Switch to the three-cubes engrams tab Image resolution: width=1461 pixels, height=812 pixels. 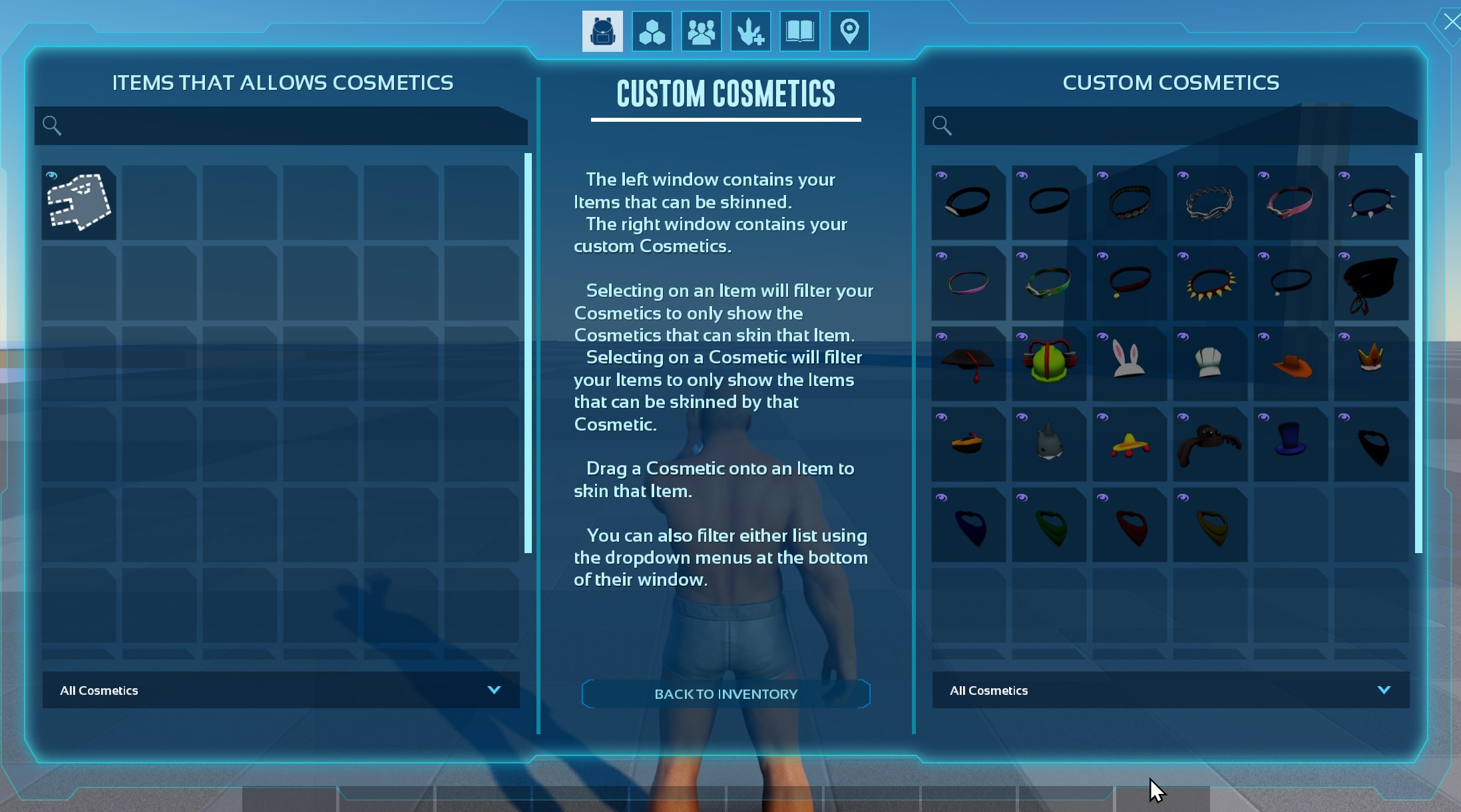[x=652, y=31]
